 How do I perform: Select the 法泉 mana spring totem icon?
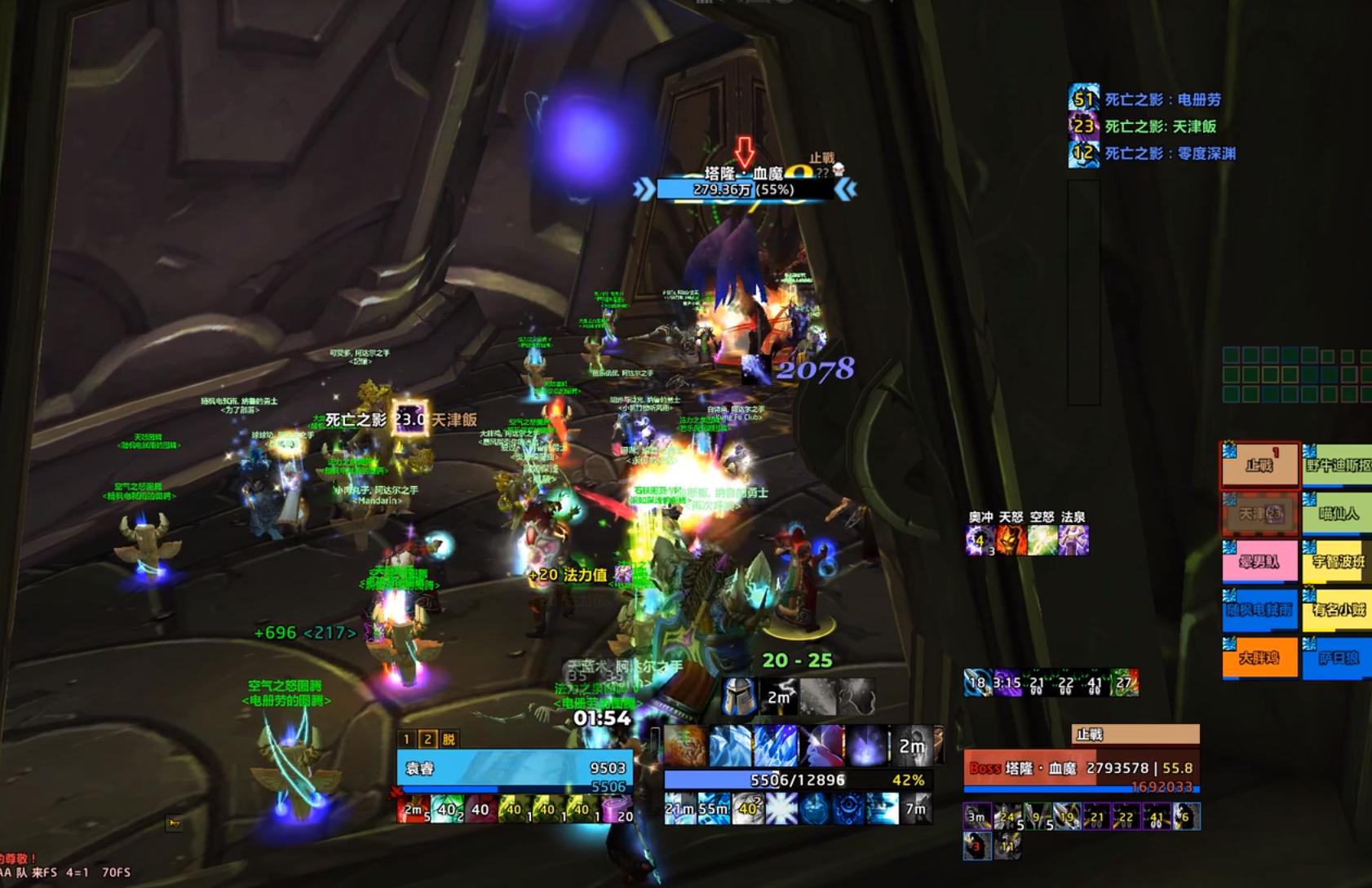(x=1073, y=540)
